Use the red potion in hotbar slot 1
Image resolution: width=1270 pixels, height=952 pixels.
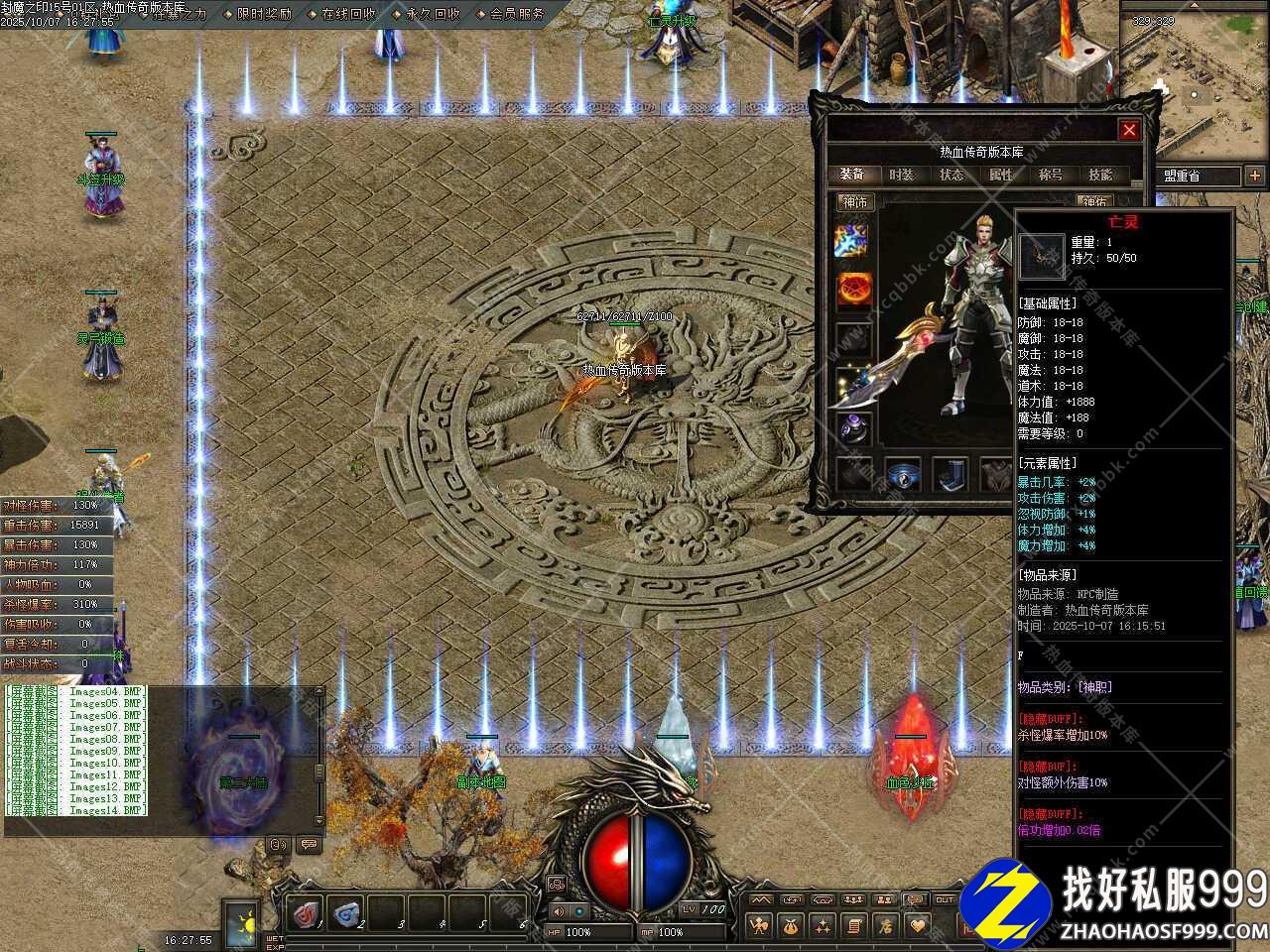click(x=308, y=911)
